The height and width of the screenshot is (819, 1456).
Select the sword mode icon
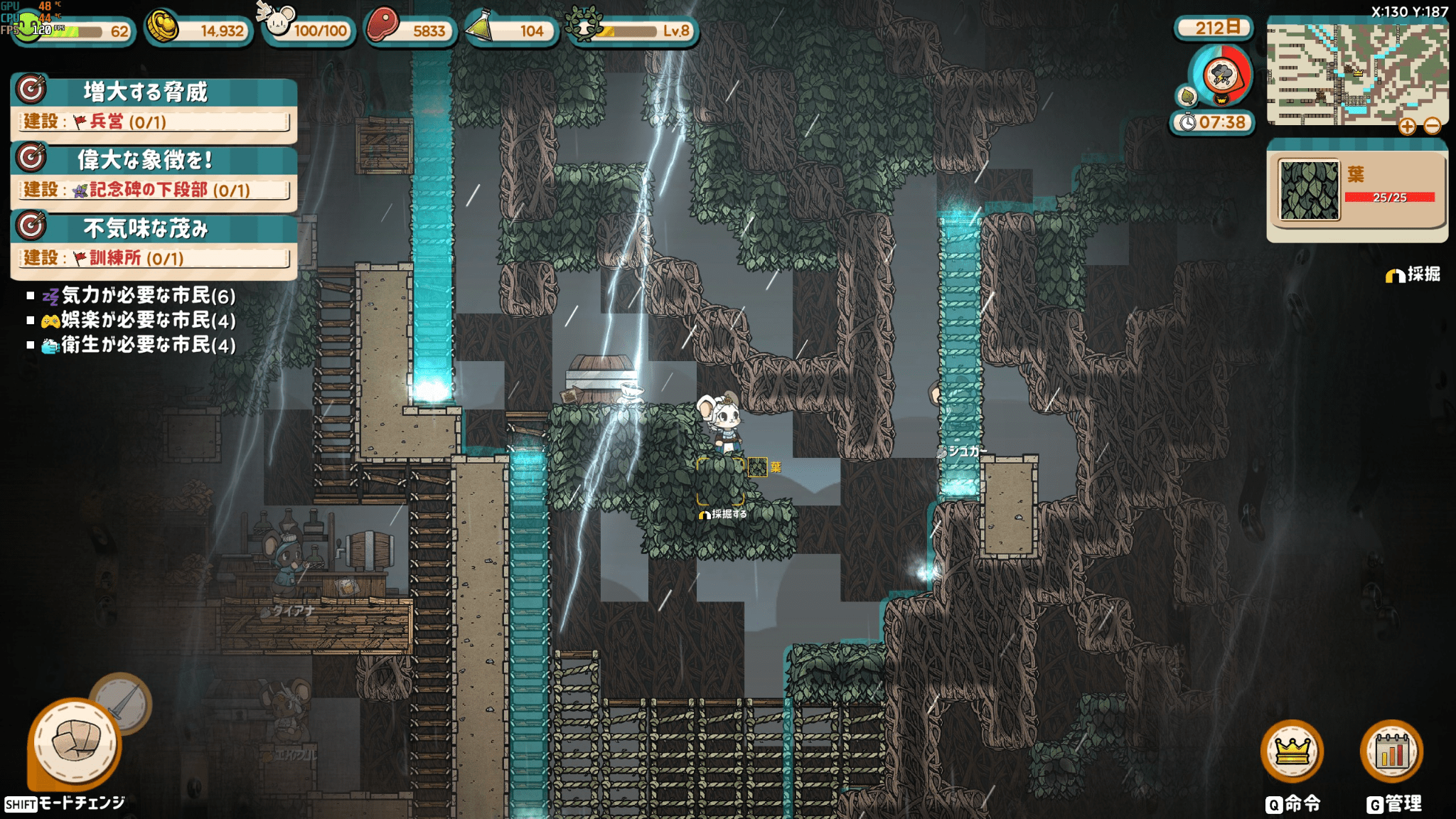pos(122,701)
